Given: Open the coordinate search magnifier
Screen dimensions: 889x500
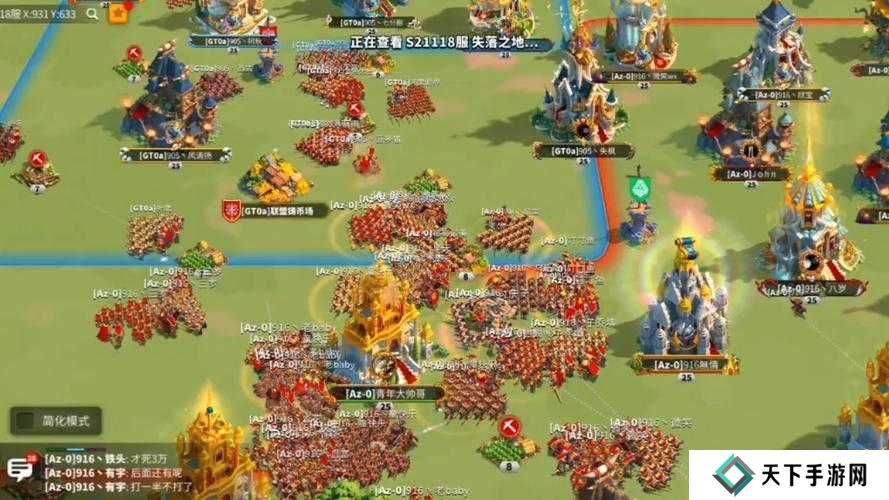Looking at the screenshot, I should [92, 14].
